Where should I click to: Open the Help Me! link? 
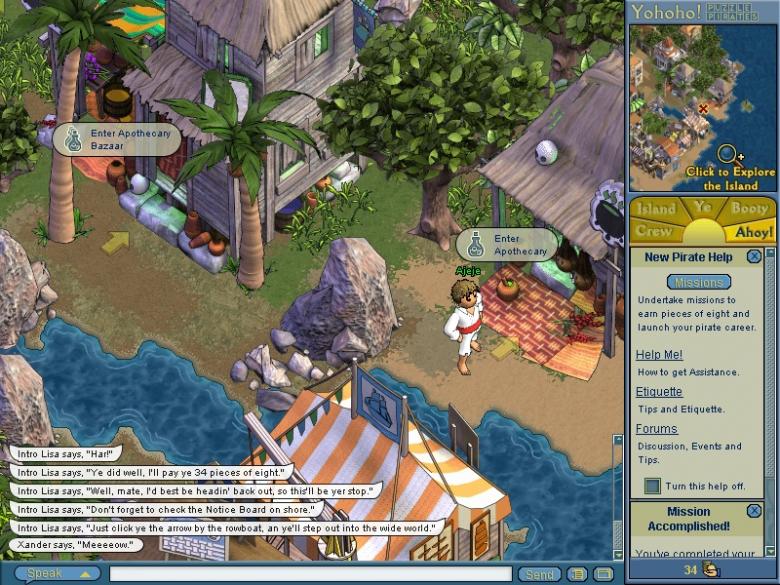point(659,355)
